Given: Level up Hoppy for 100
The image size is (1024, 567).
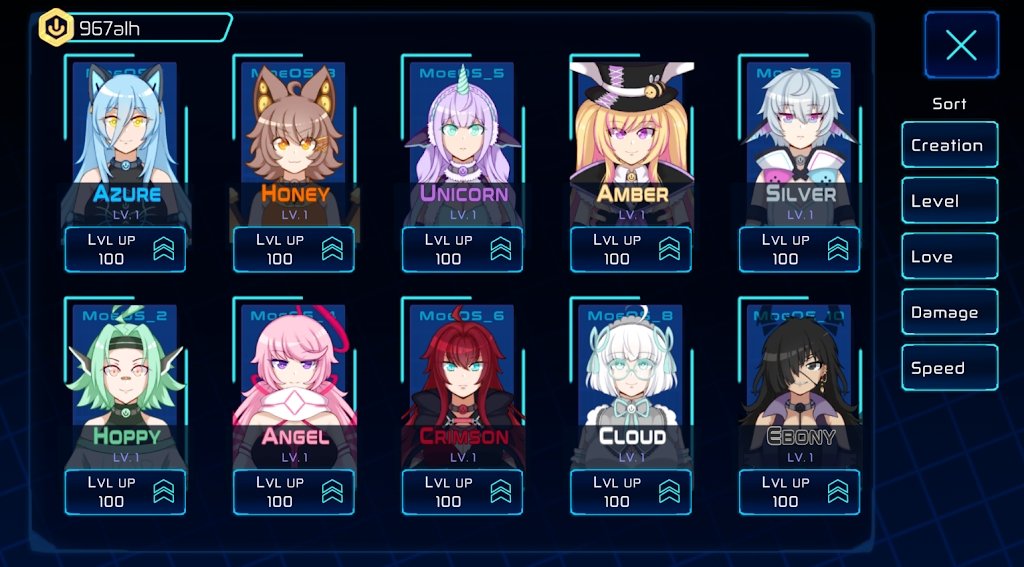Looking at the screenshot, I should [x=125, y=492].
